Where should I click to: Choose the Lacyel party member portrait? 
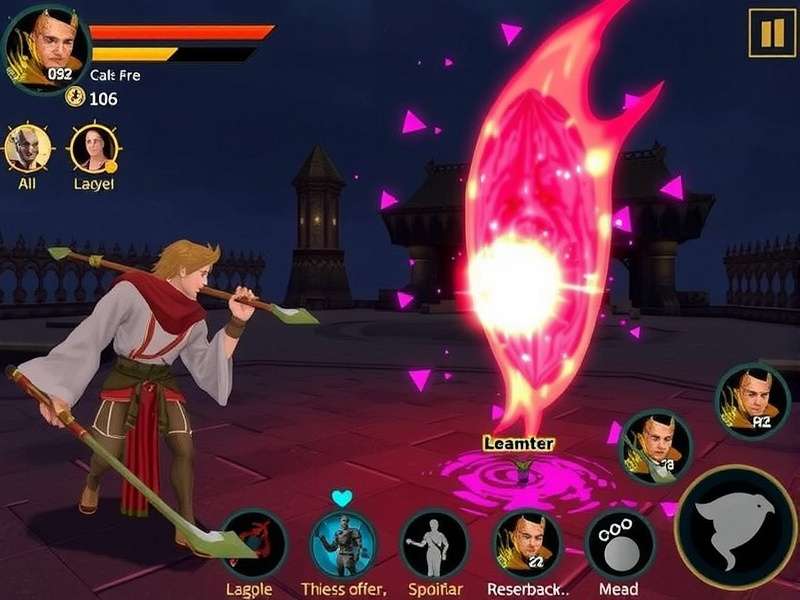[x=94, y=149]
